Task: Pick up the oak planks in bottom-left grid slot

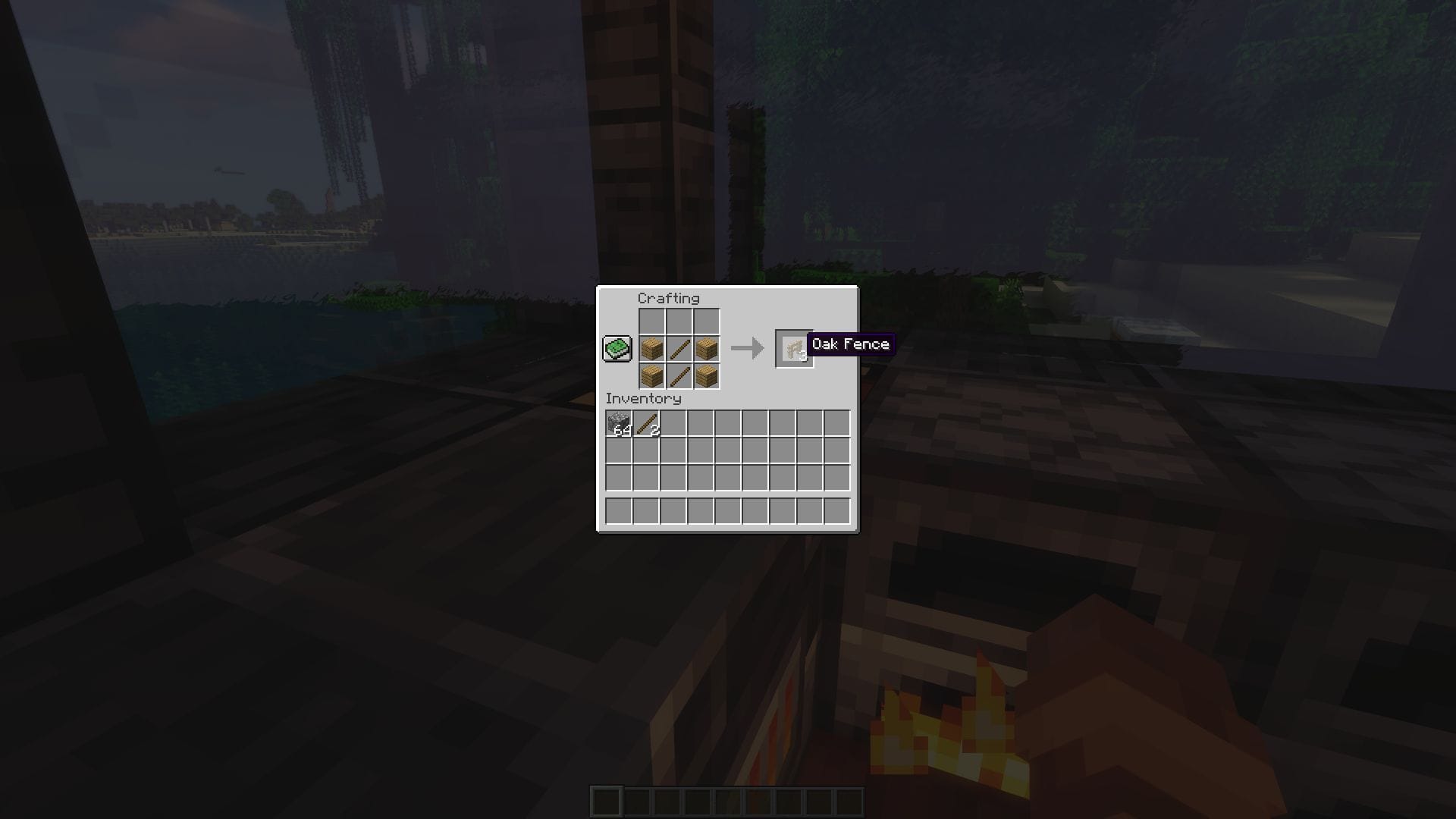Action: coord(651,374)
